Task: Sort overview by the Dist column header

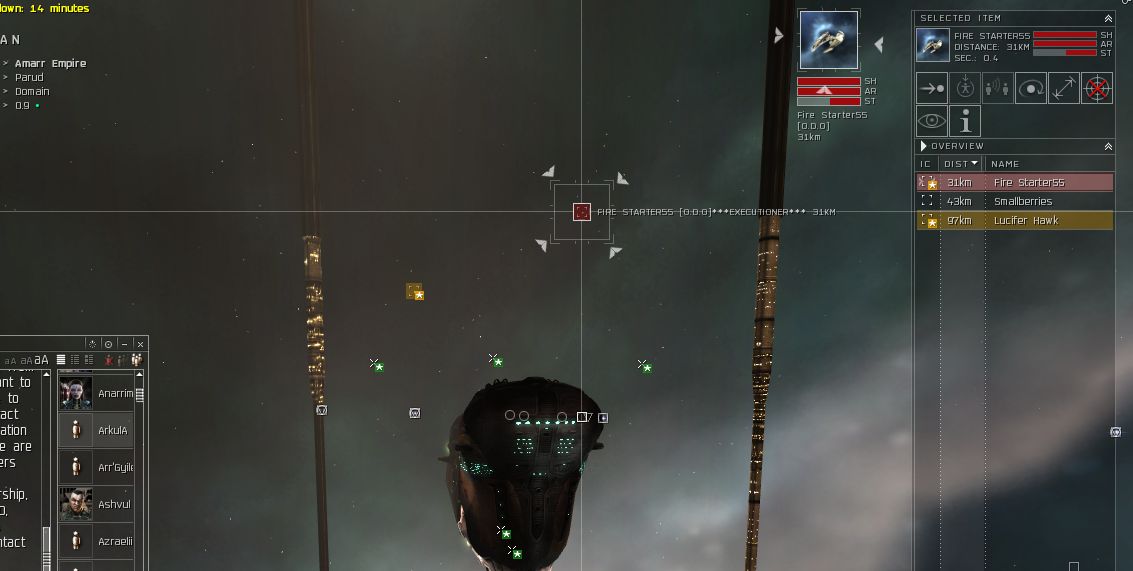Action: click(961, 164)
